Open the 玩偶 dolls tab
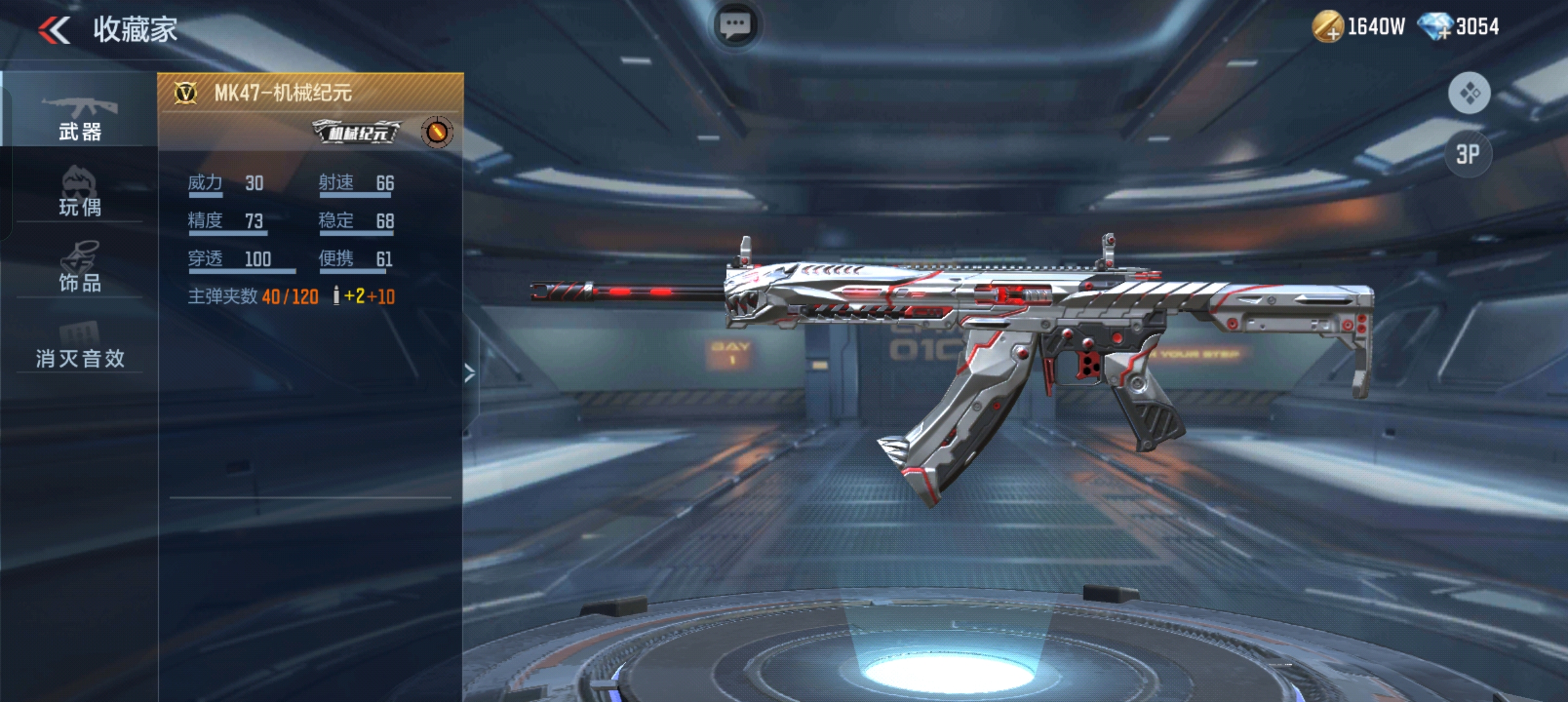Screen dimensions: 1568x702 [x=80, y=192]
